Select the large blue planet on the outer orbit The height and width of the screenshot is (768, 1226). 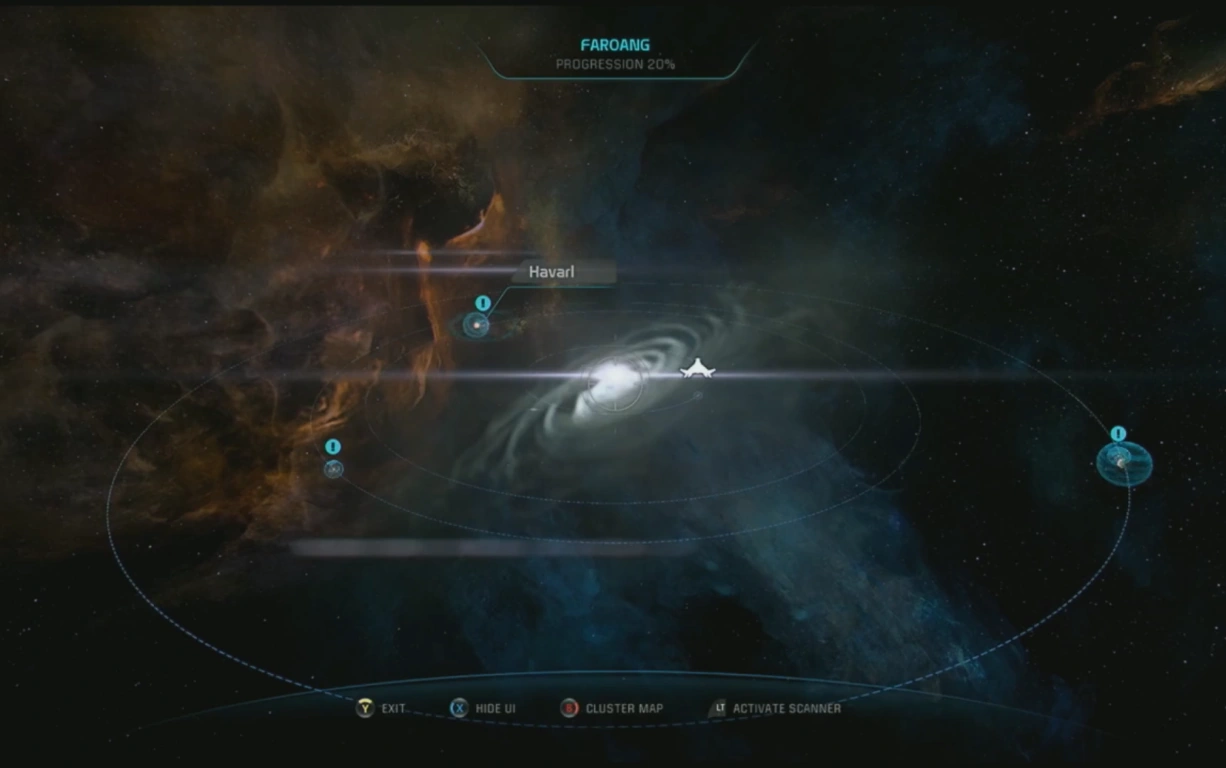pos(1123,462)
